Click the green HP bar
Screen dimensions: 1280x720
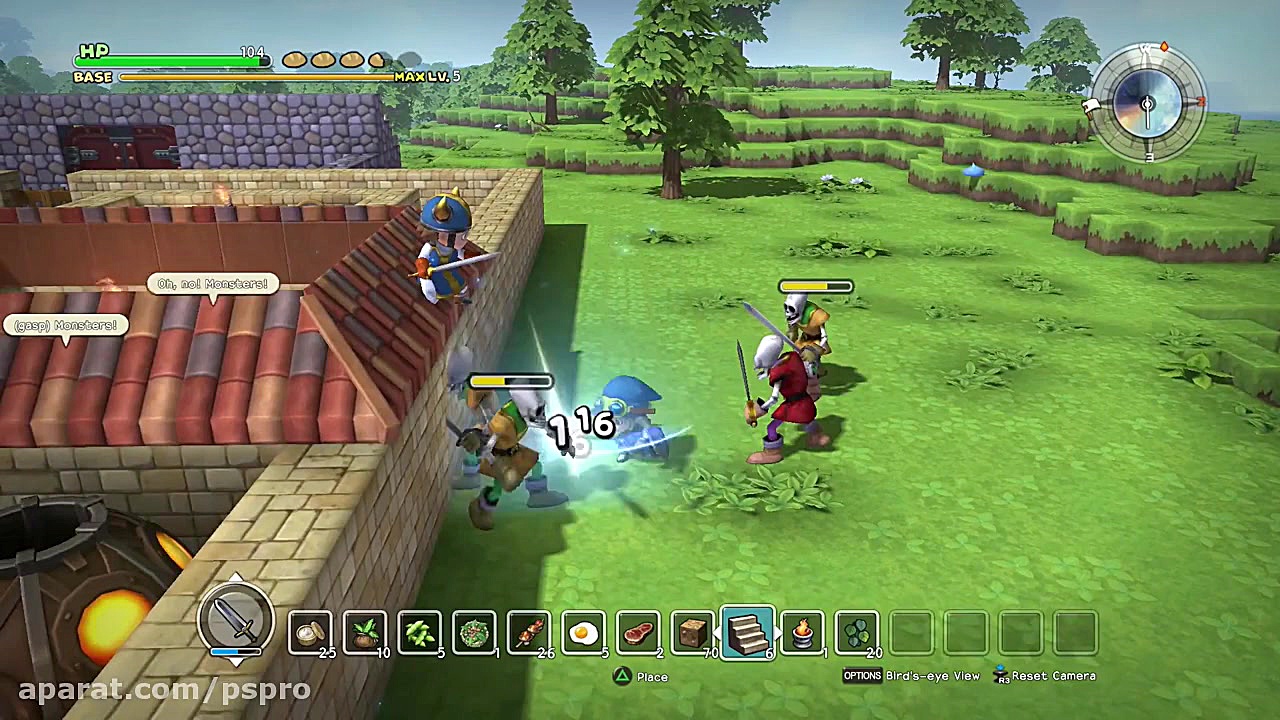pos(170,61)
